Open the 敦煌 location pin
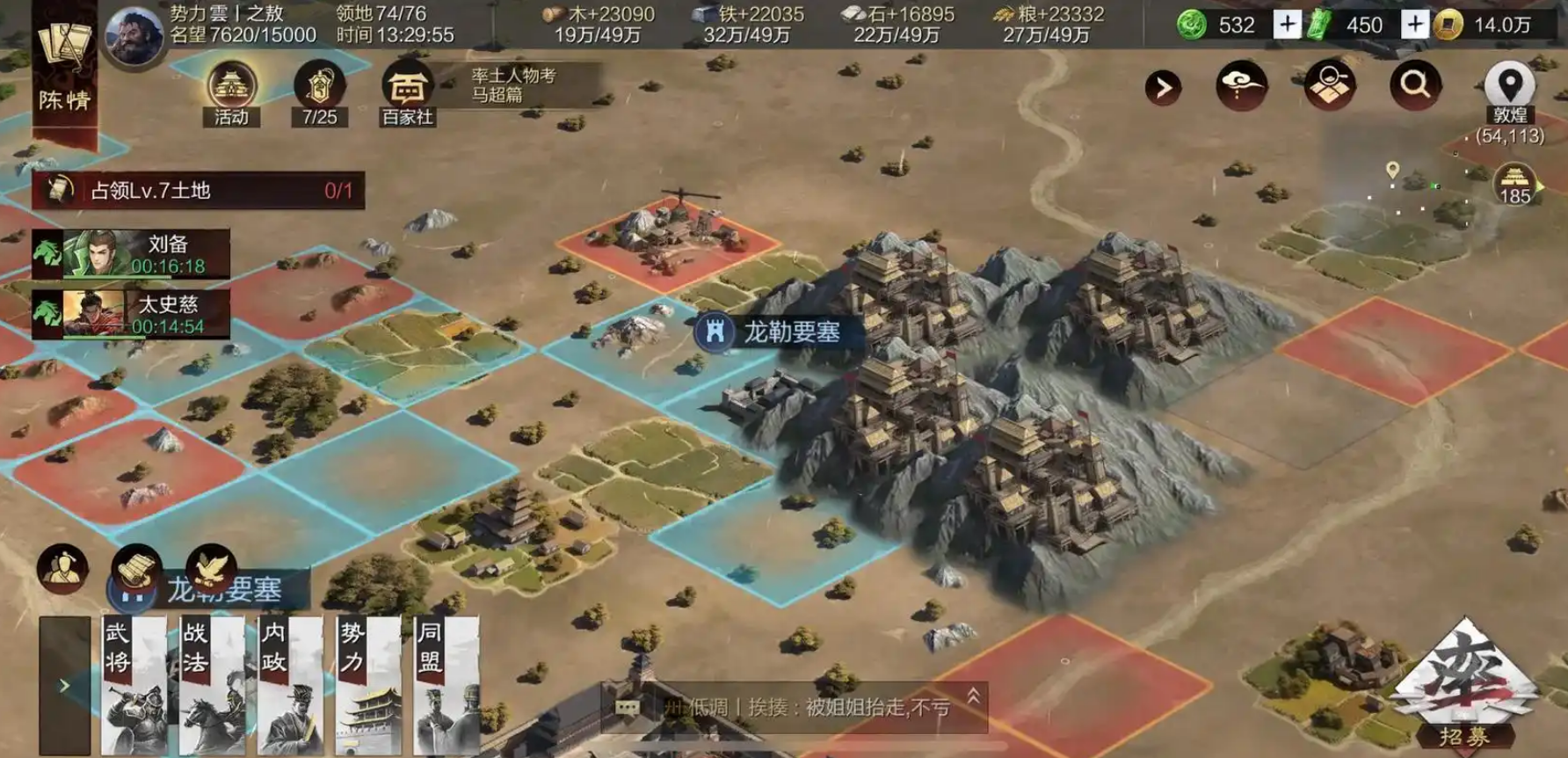Viewport: 1568px width, 758px height. [x=1509, y=91]
